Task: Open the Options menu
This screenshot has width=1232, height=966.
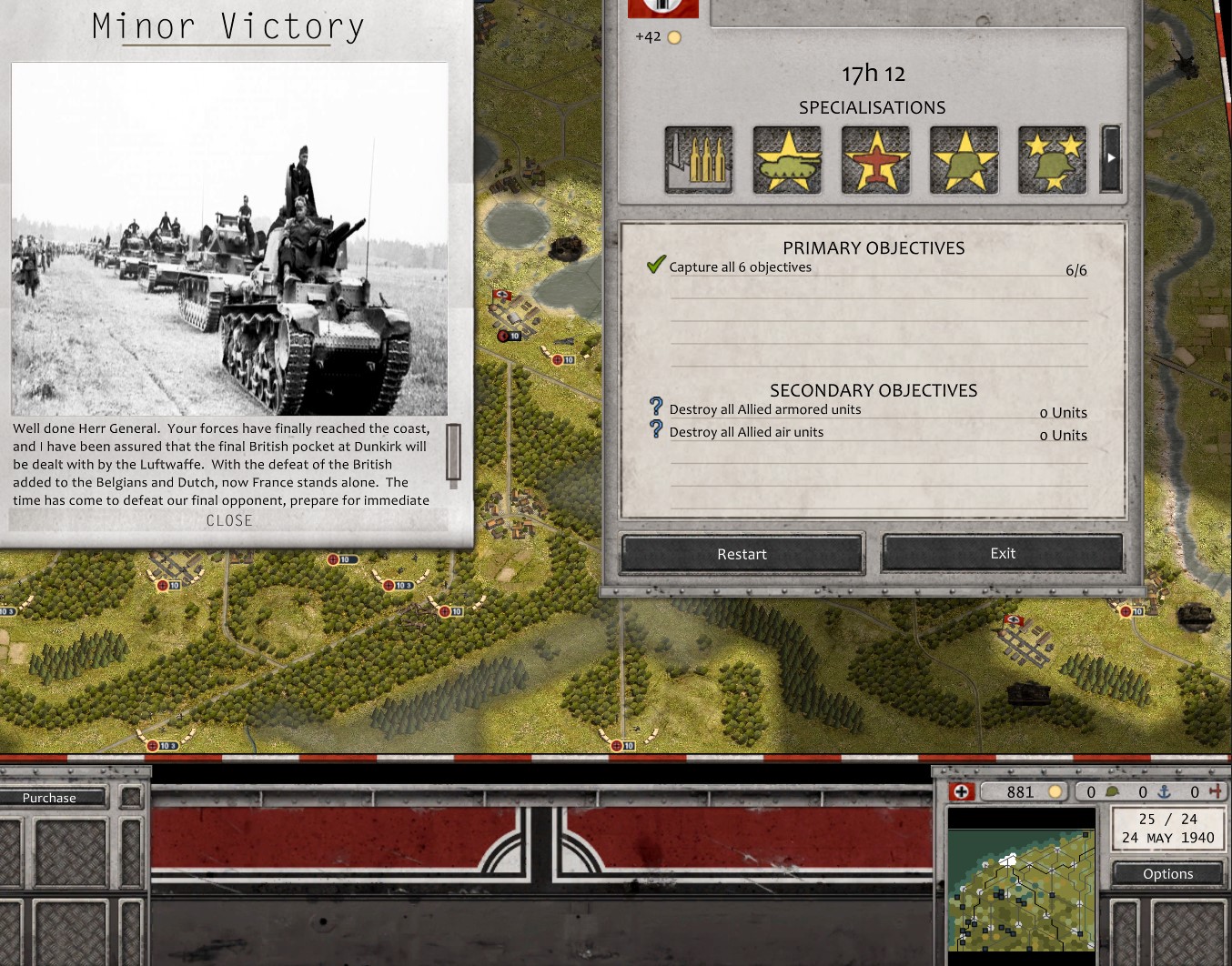Action: 1167,874
